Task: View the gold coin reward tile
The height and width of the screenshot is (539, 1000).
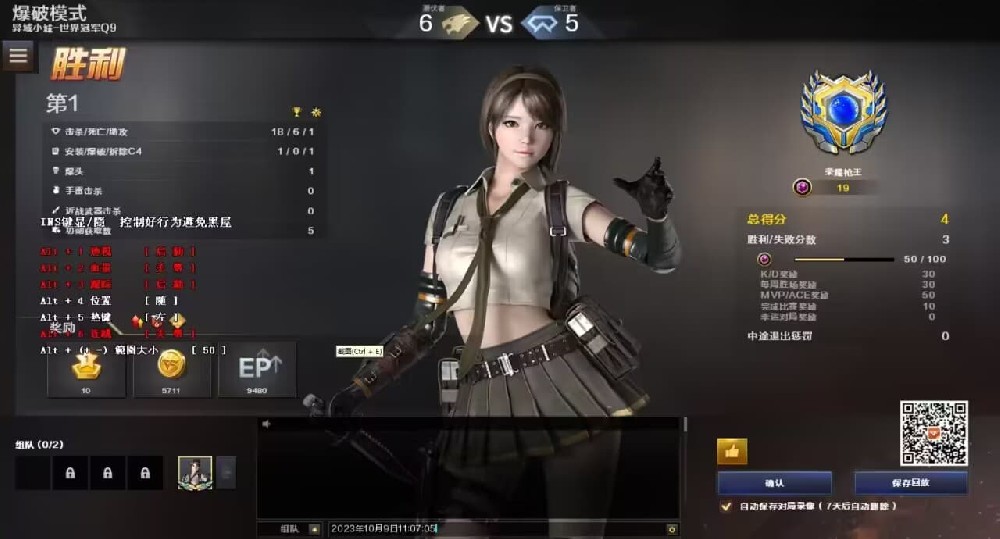Action: pyautogui.click(x=172, y=369)
